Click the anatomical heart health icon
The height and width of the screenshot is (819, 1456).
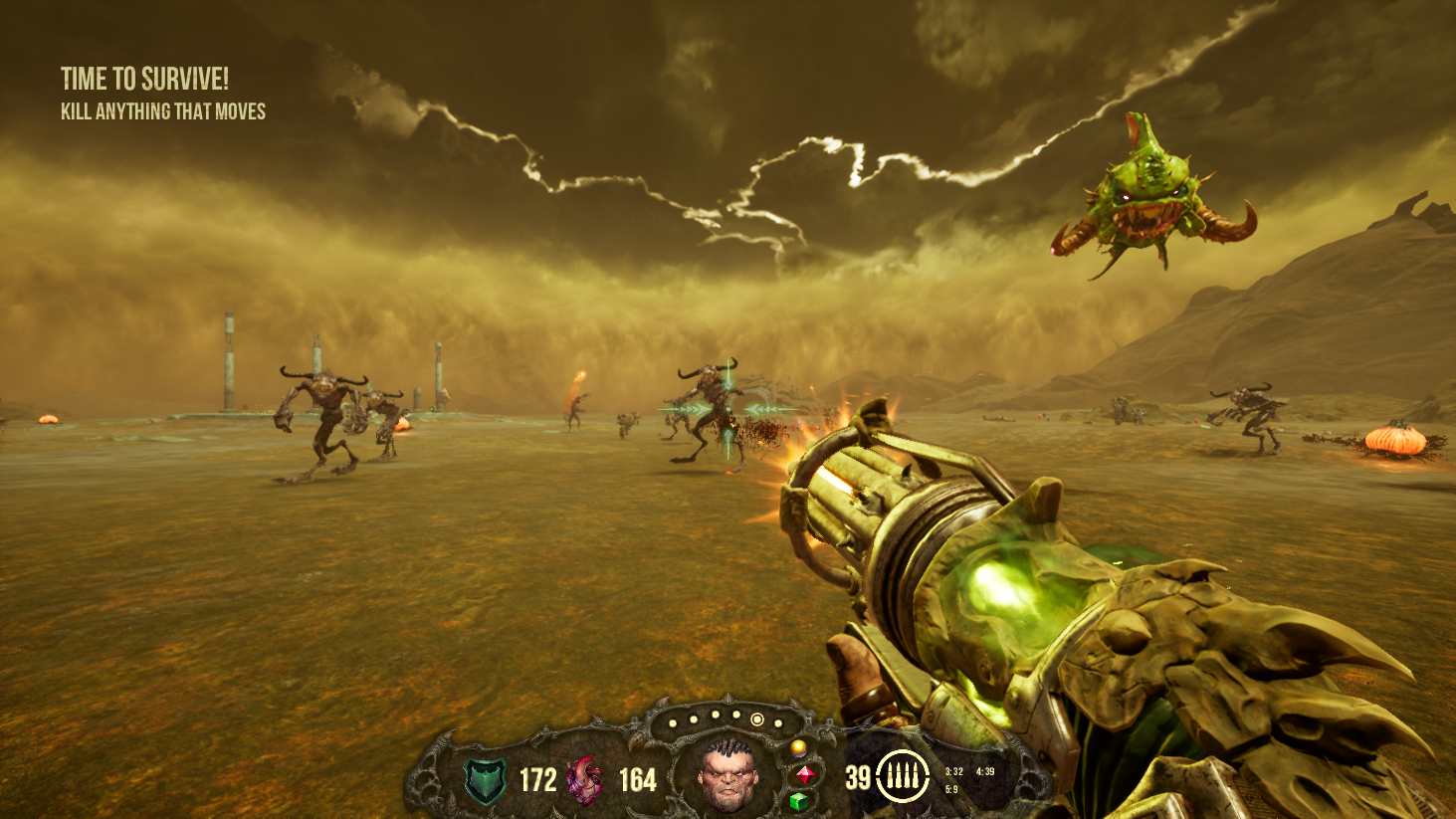(x=585, y=780)
